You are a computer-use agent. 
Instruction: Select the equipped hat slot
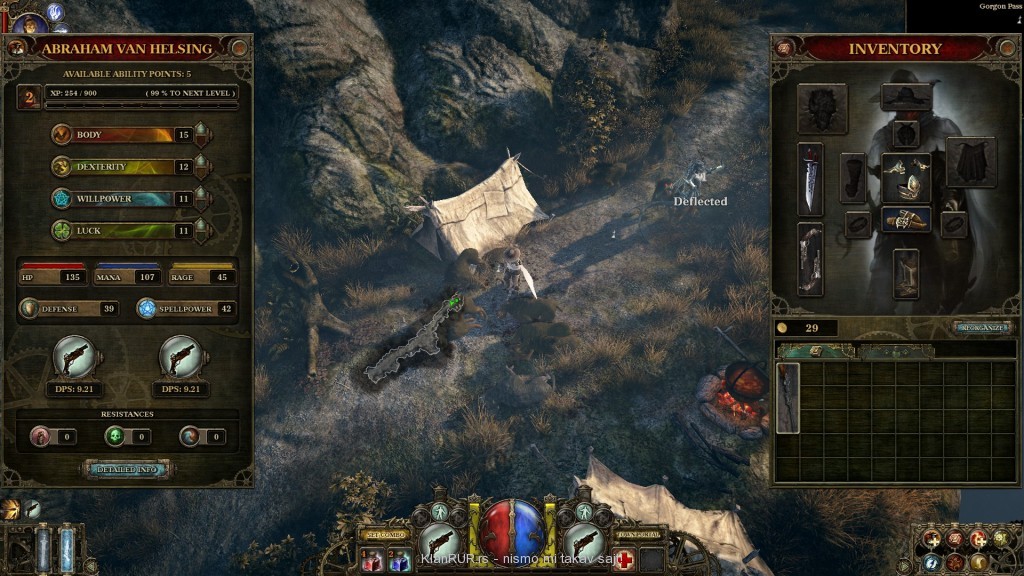pyautogui.click(x=906, y=97)
